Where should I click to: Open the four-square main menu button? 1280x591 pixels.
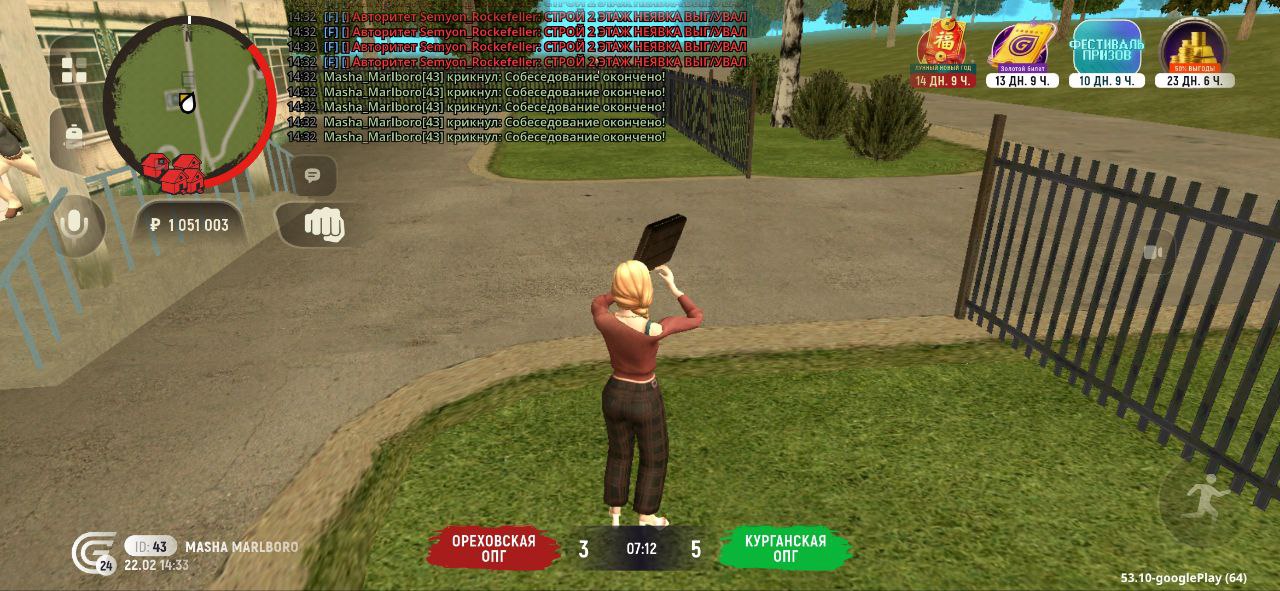74,70
